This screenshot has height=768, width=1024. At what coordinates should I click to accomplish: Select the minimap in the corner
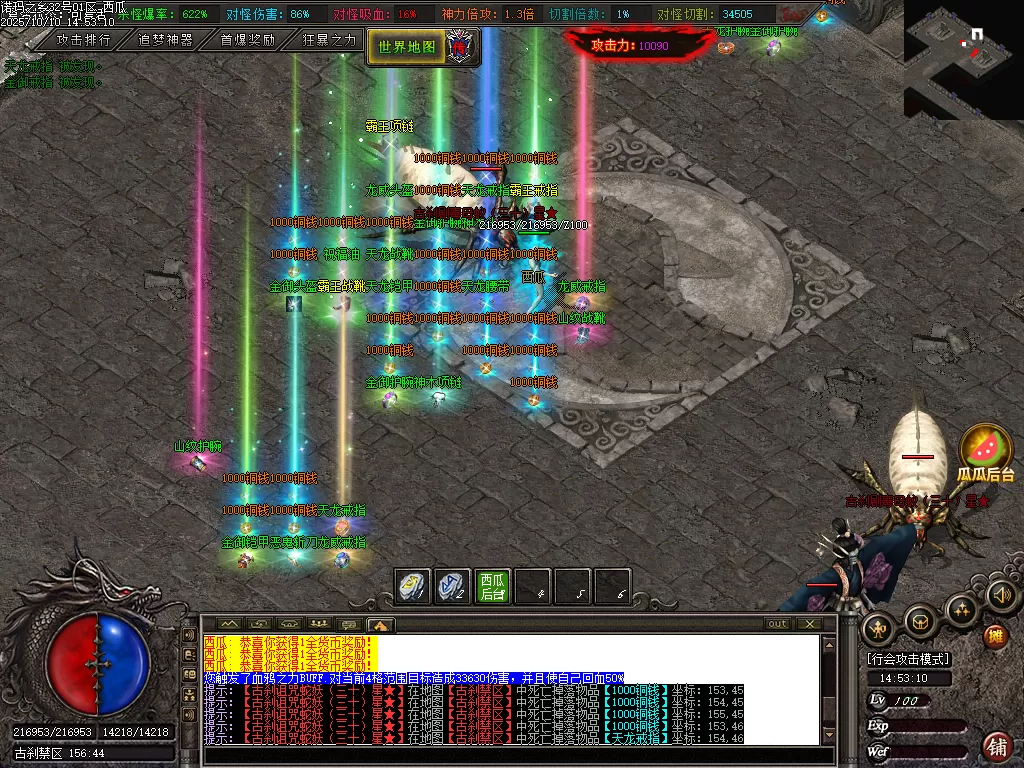tap(963, 58)
